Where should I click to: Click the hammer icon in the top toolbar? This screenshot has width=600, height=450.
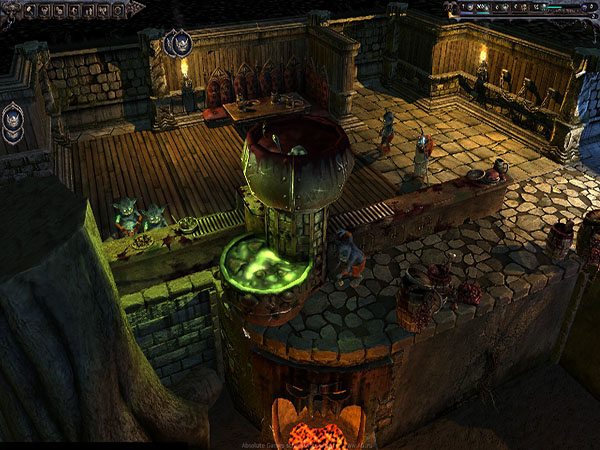click(x=30, y=11)
